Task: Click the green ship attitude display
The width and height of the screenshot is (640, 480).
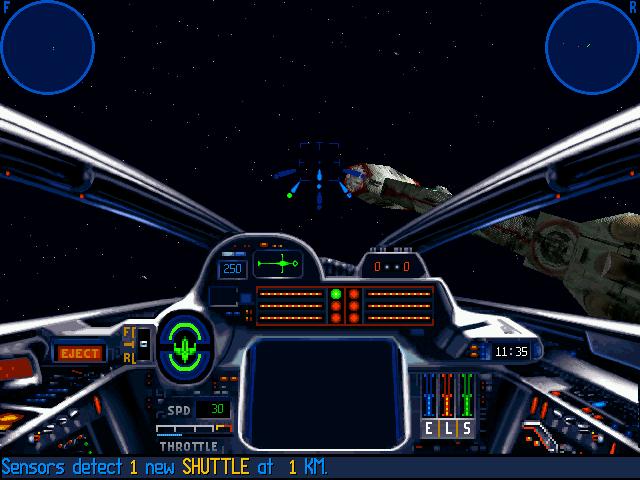Action: click(279, 265)
